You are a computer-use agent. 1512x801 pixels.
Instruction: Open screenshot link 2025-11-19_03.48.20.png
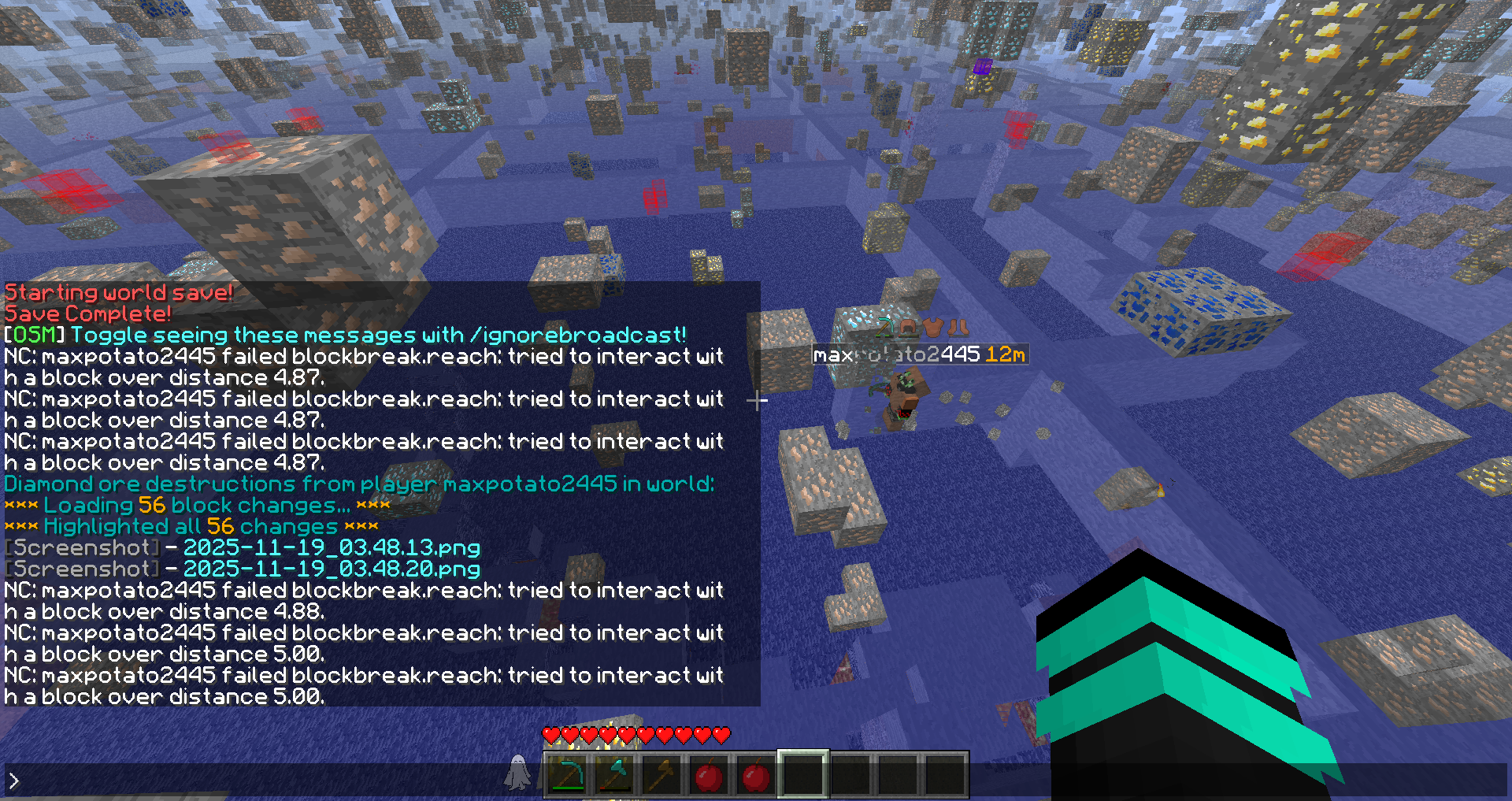(332, 569)
